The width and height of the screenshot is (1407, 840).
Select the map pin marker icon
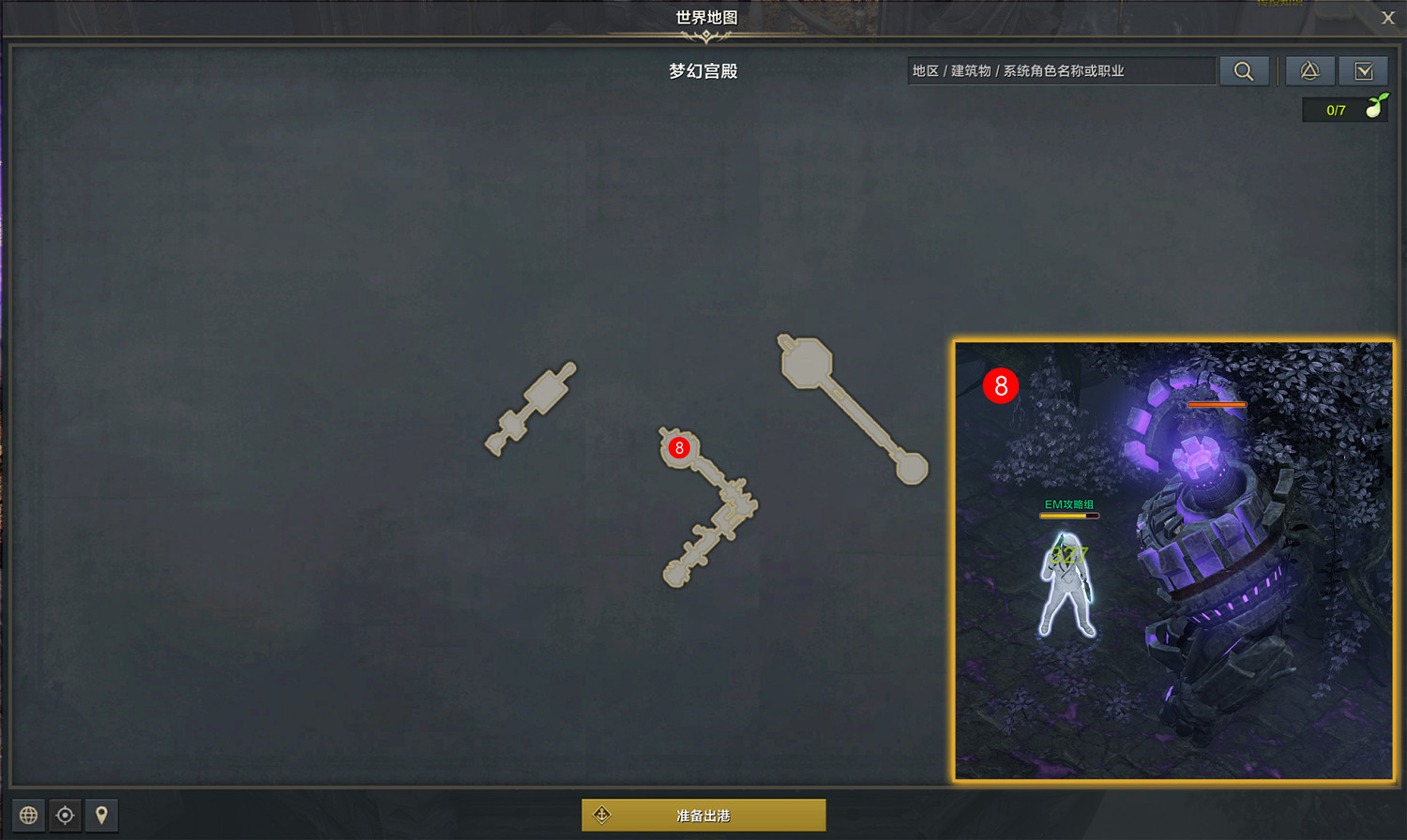(x=100, y=815)
